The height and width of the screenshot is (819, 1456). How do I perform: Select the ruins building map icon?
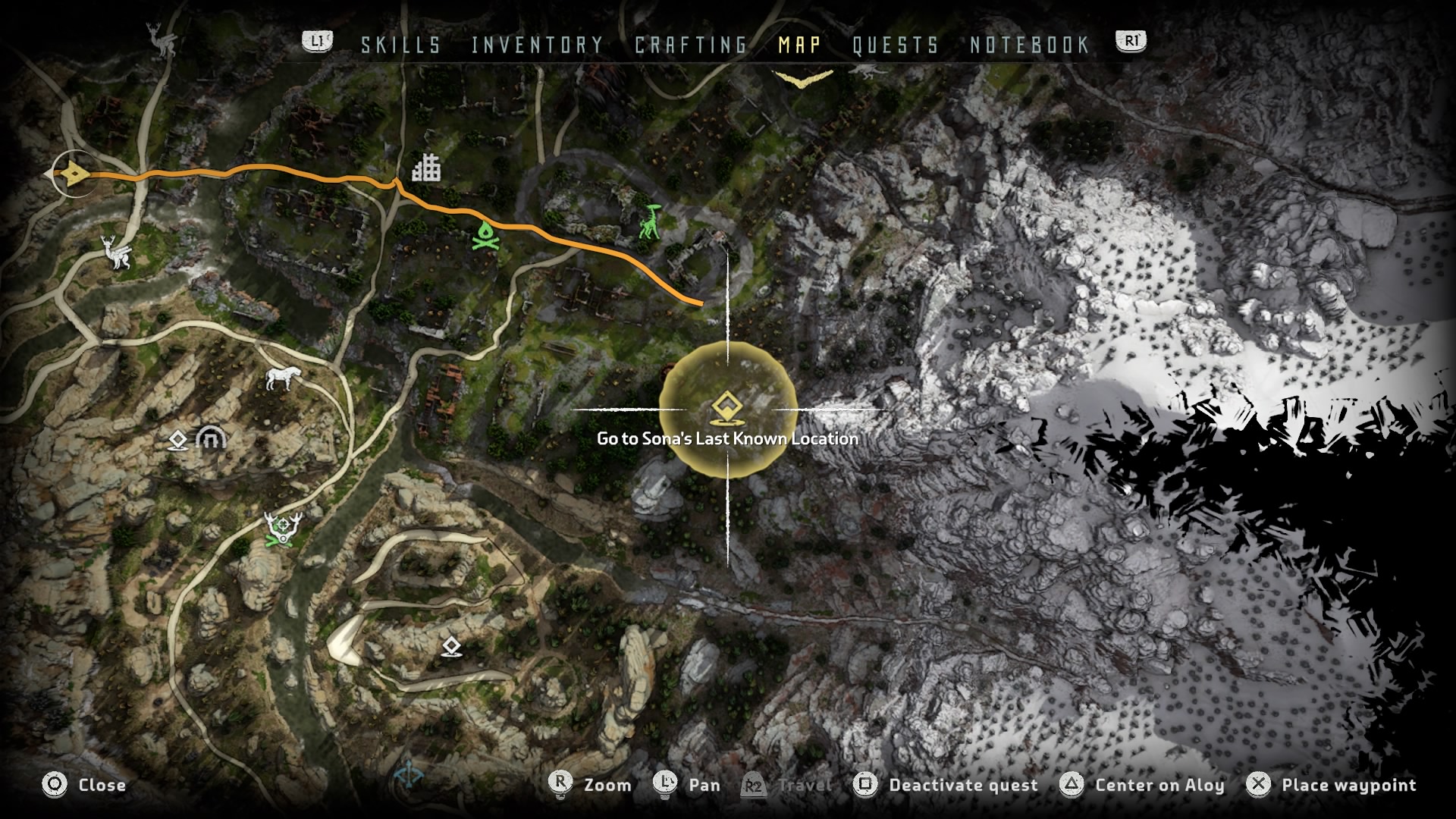click(x=426, y=168)
